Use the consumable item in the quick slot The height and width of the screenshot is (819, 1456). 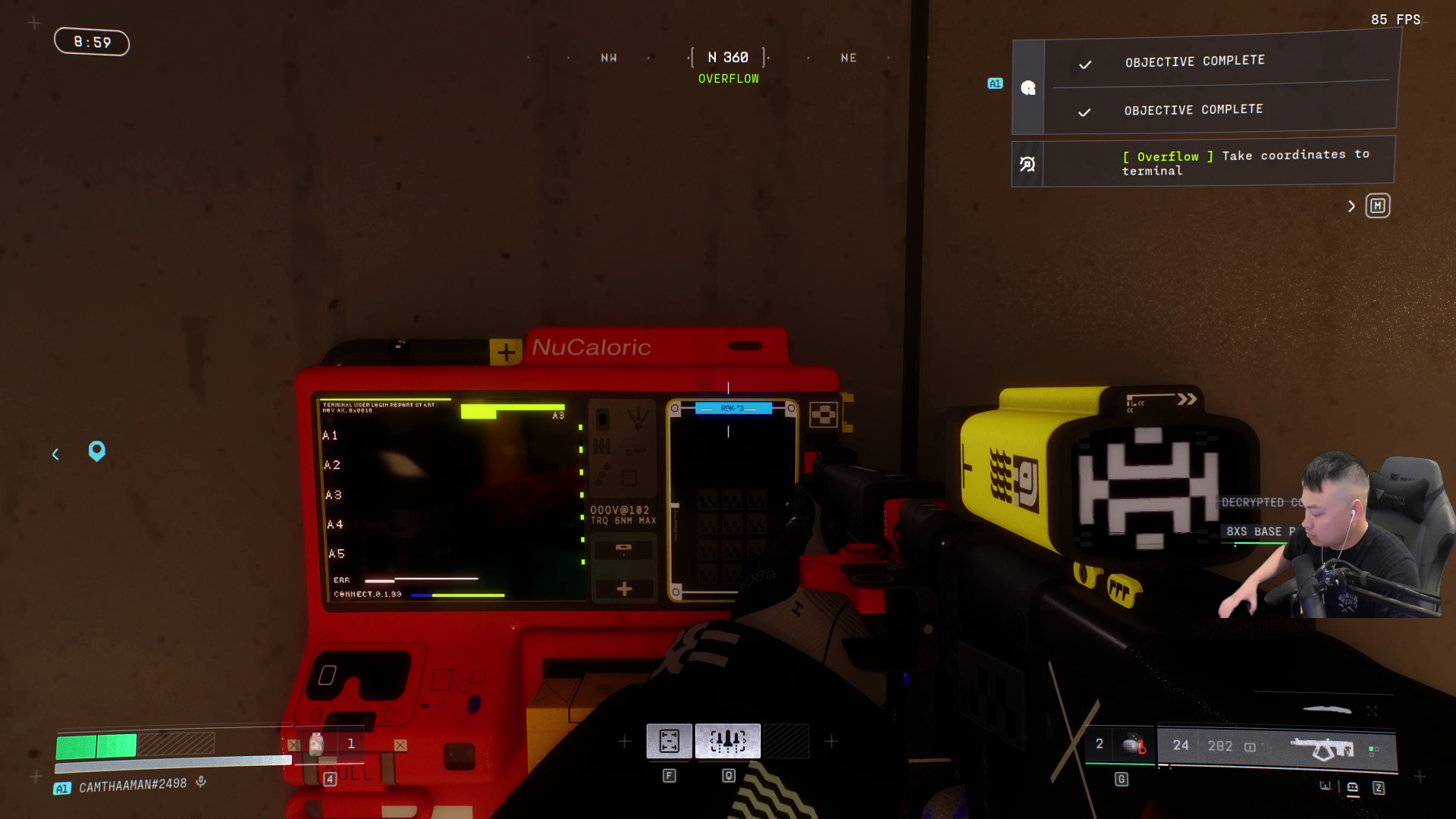(x=317, y=744)
